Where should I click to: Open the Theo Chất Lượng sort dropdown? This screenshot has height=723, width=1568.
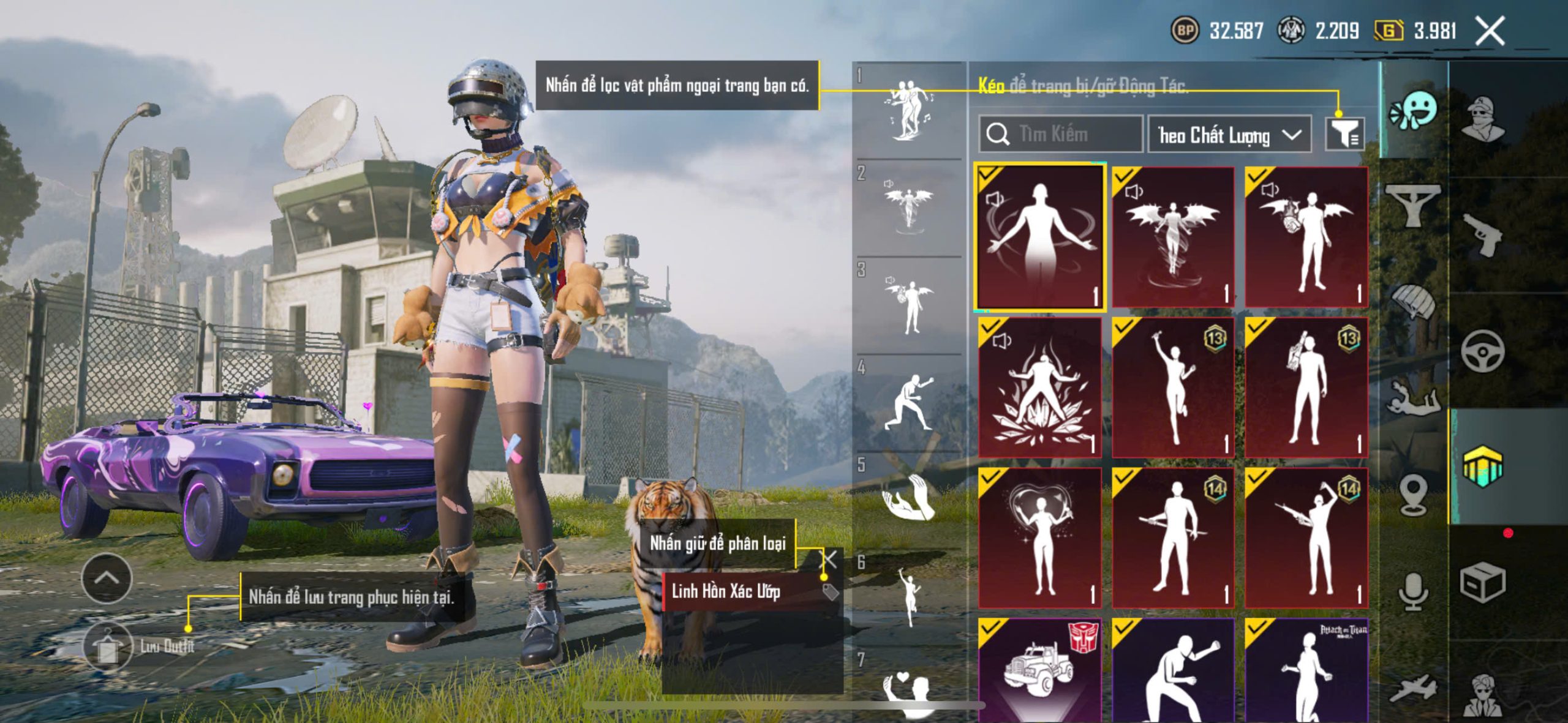[x=1229, y=135]
